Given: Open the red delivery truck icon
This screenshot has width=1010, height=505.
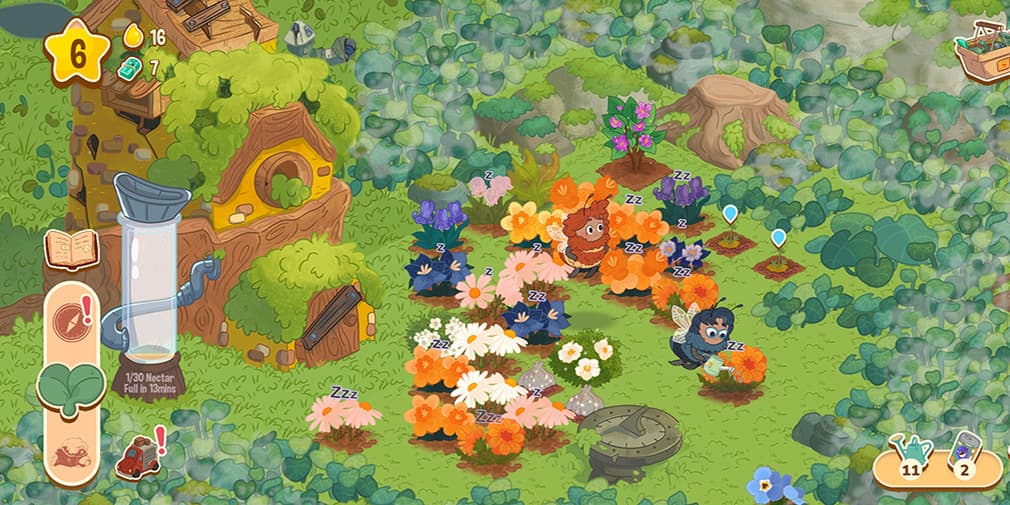Looking at the screenshot, I should 137,457.
